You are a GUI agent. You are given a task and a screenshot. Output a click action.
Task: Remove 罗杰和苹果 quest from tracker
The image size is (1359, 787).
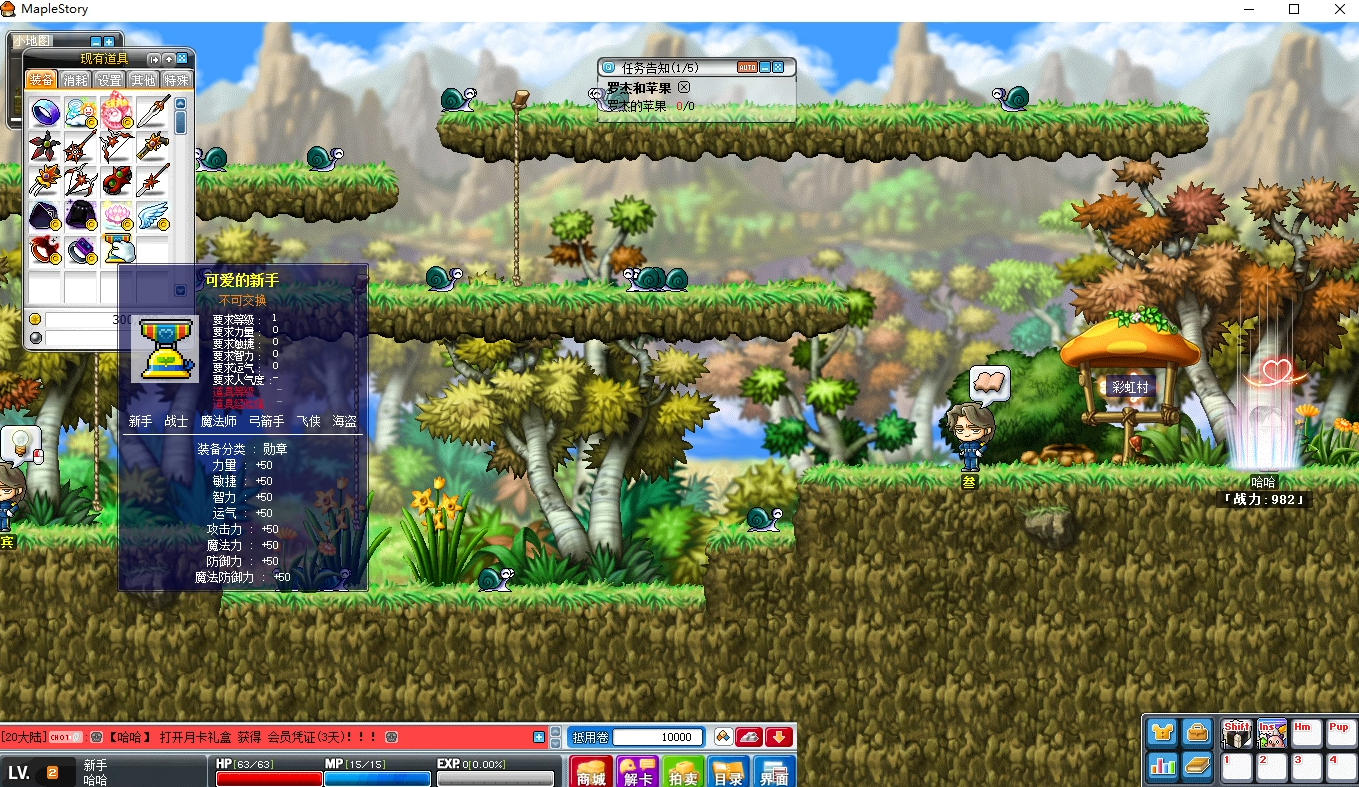click(684, 88)
